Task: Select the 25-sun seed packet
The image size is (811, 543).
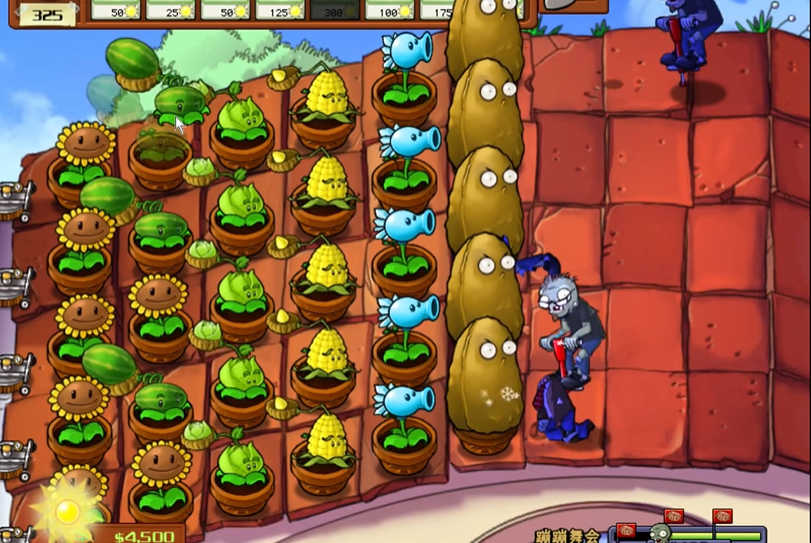Action: coord(171,9)
